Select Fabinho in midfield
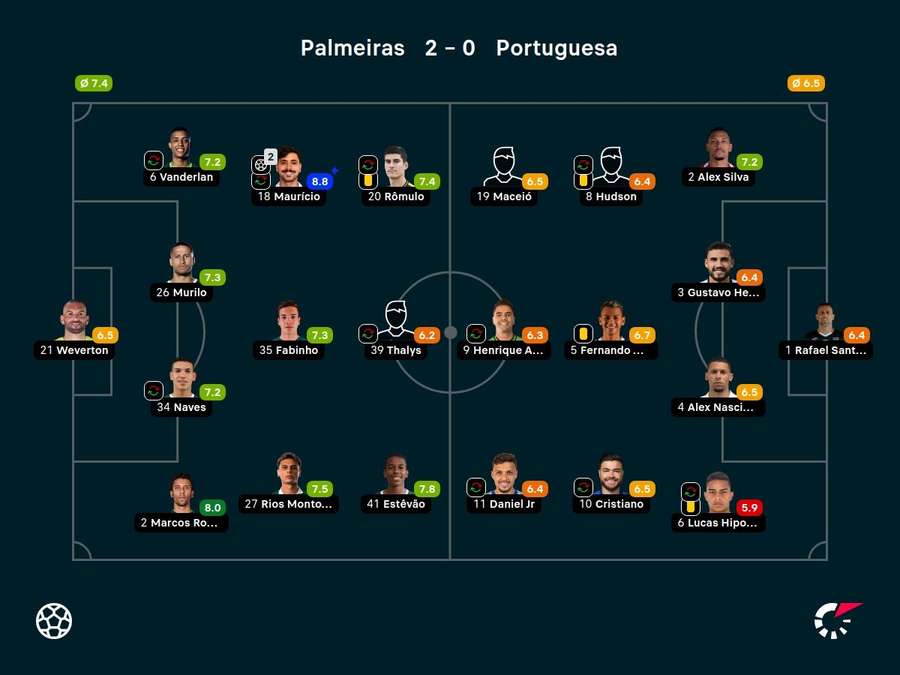Image resolution: width=900 pixels, height=675 pixels. [288, 322]
